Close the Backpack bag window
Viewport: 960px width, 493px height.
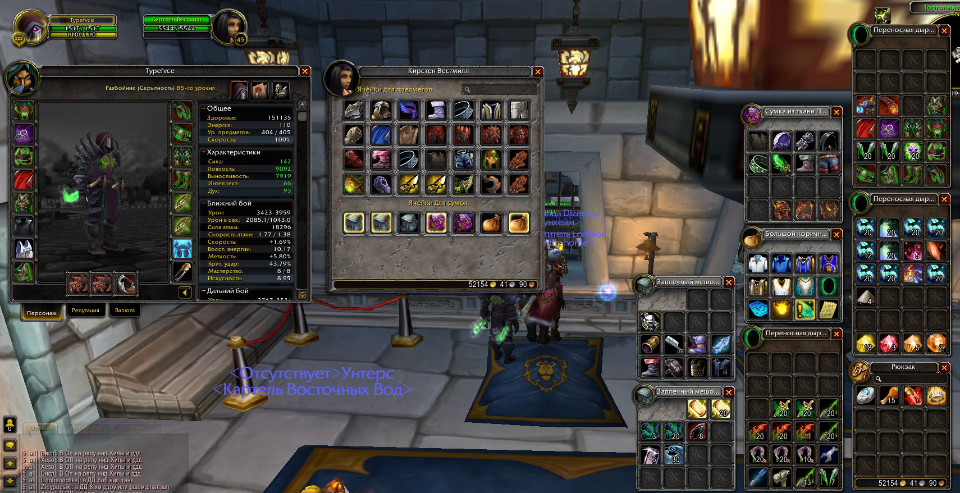(x=944, y=370)
